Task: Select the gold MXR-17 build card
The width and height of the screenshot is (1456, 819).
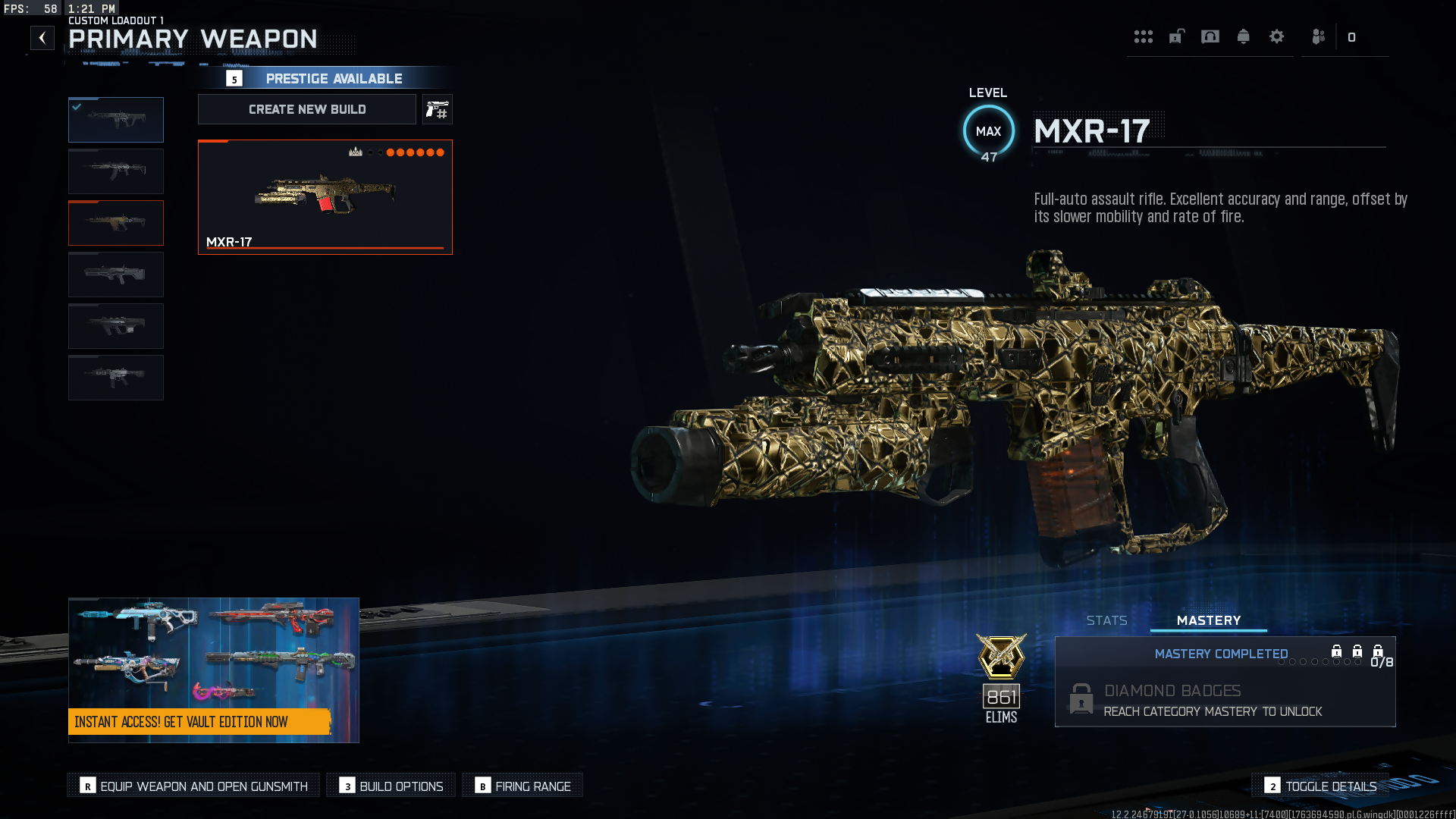Action: click(x=325, y=196)
